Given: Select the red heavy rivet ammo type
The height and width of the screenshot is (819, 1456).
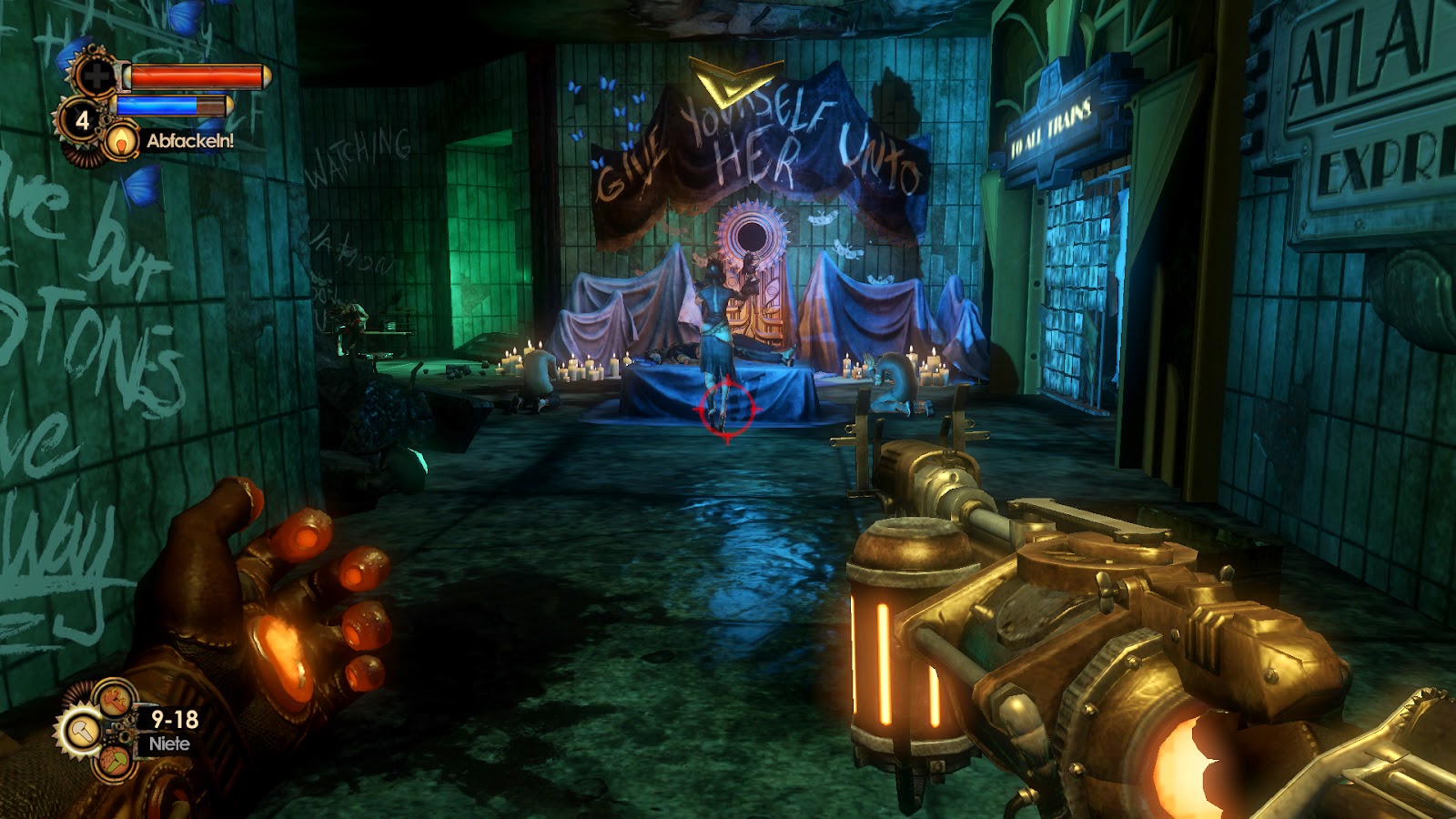Looking at the screenshot, I should [x=114, y=701].
